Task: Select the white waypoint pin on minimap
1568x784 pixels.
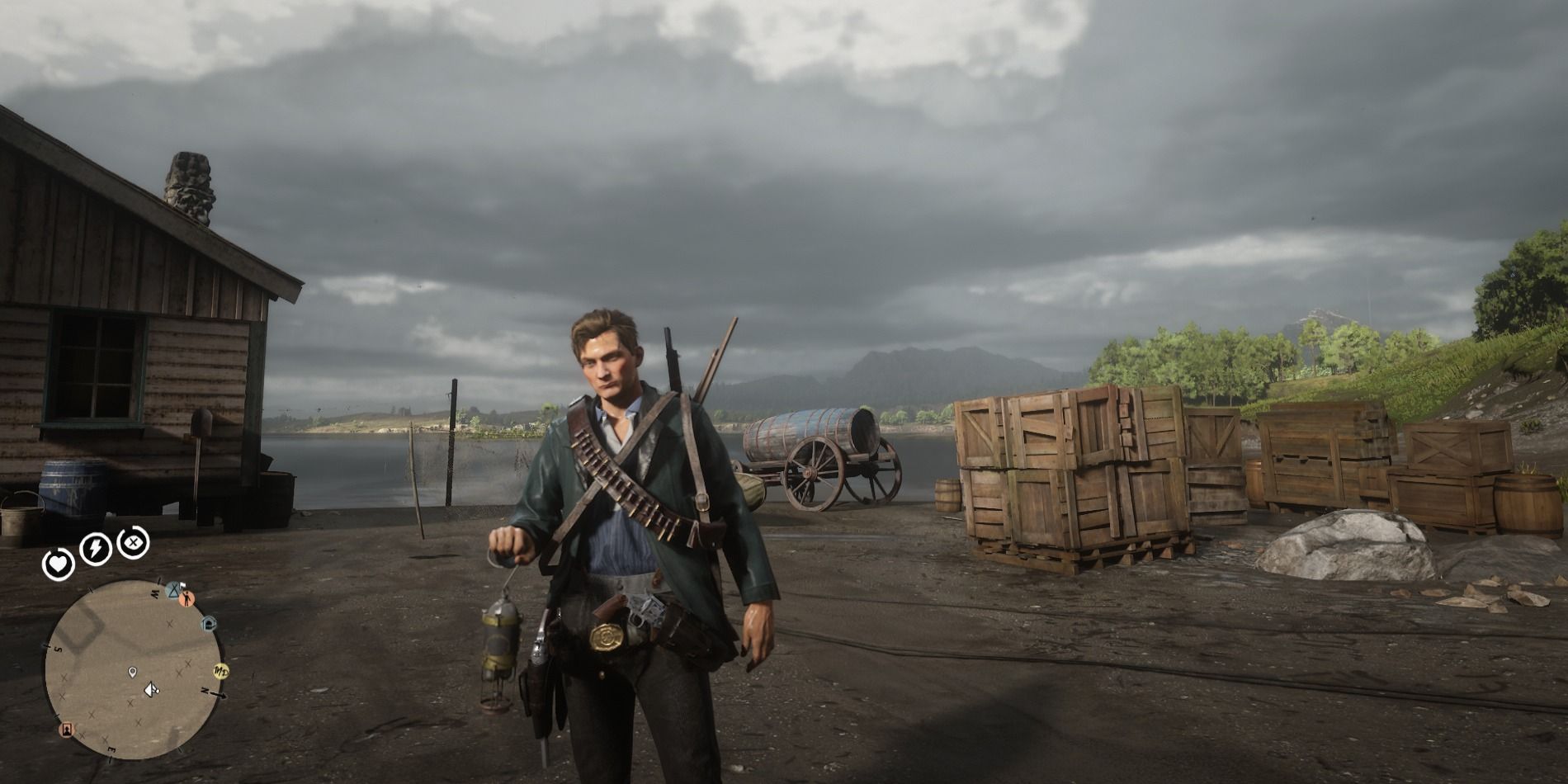Action: pyautogui.click(x=133, y=673)
